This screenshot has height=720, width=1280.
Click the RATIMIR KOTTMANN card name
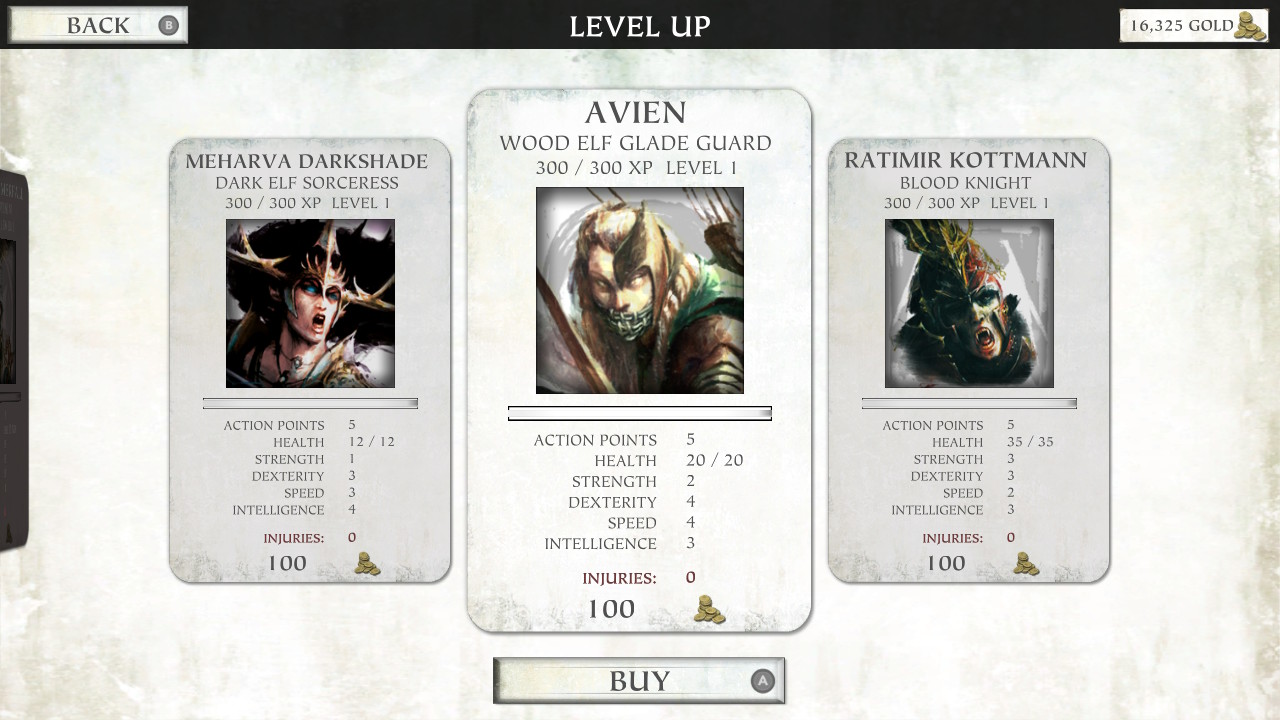968,161
